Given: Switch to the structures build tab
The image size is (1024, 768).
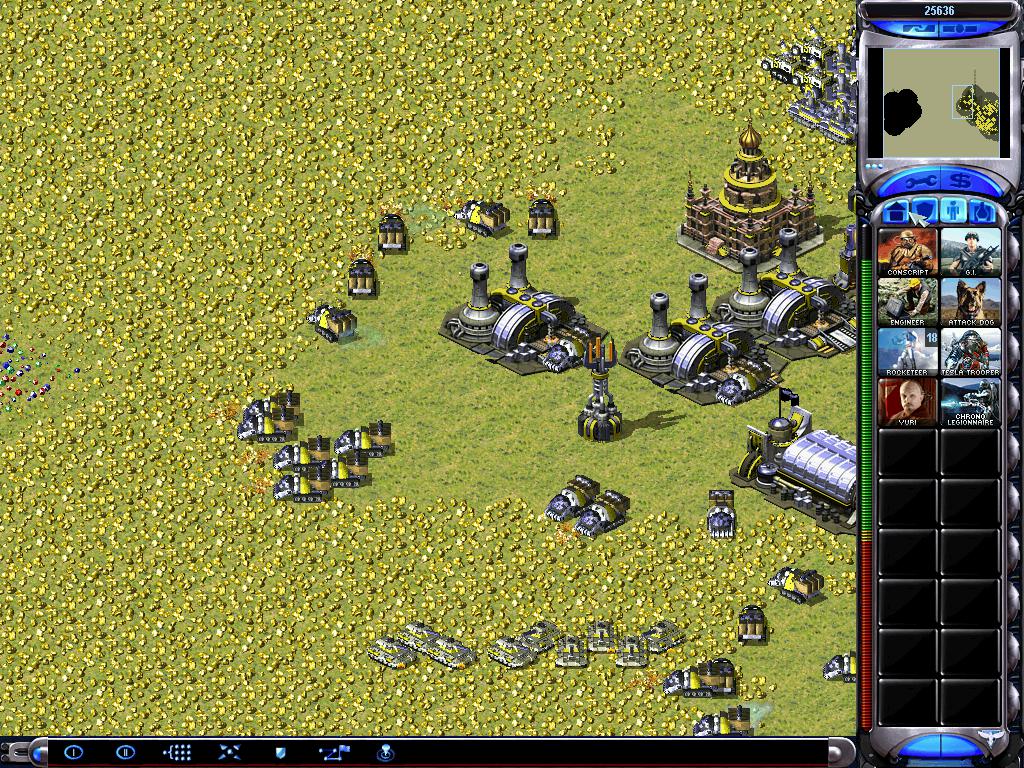Looking at the screenshot, I should point(897,212).
